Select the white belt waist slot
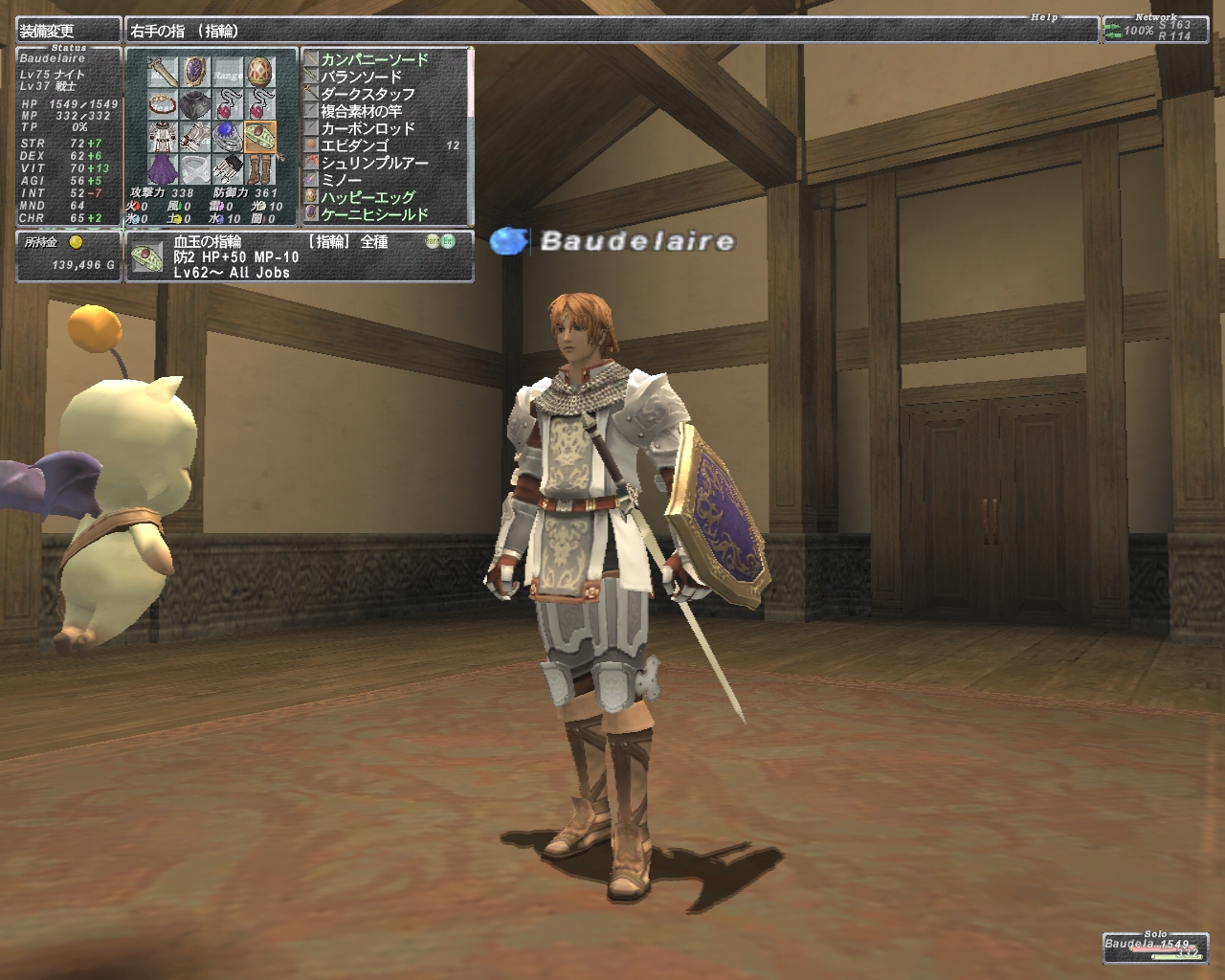 tap(195, 168)
